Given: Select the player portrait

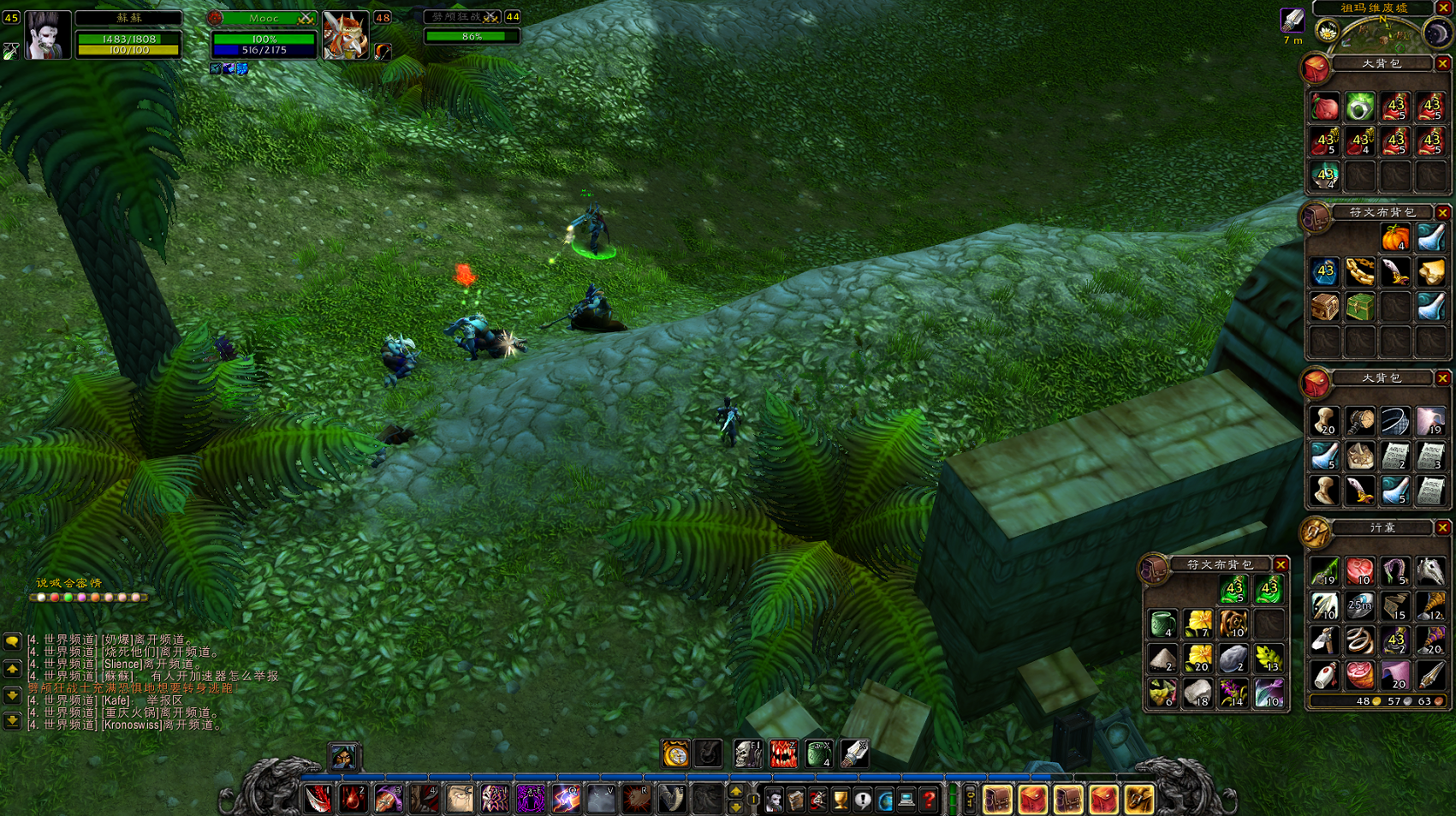Looking at the screenshot, I should click(x=48, y=35).
